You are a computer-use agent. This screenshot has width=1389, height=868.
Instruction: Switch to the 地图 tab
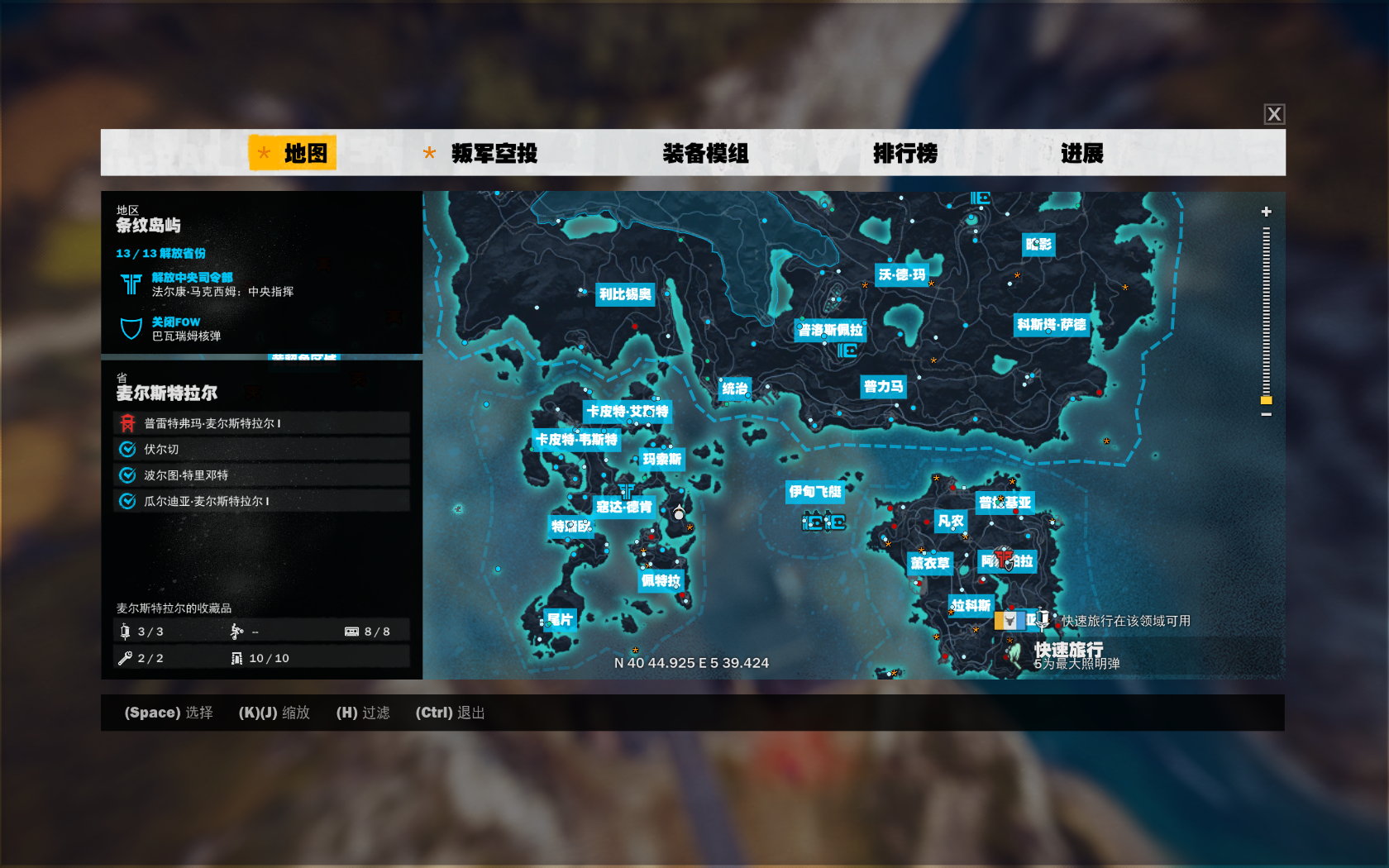[293, 153]
